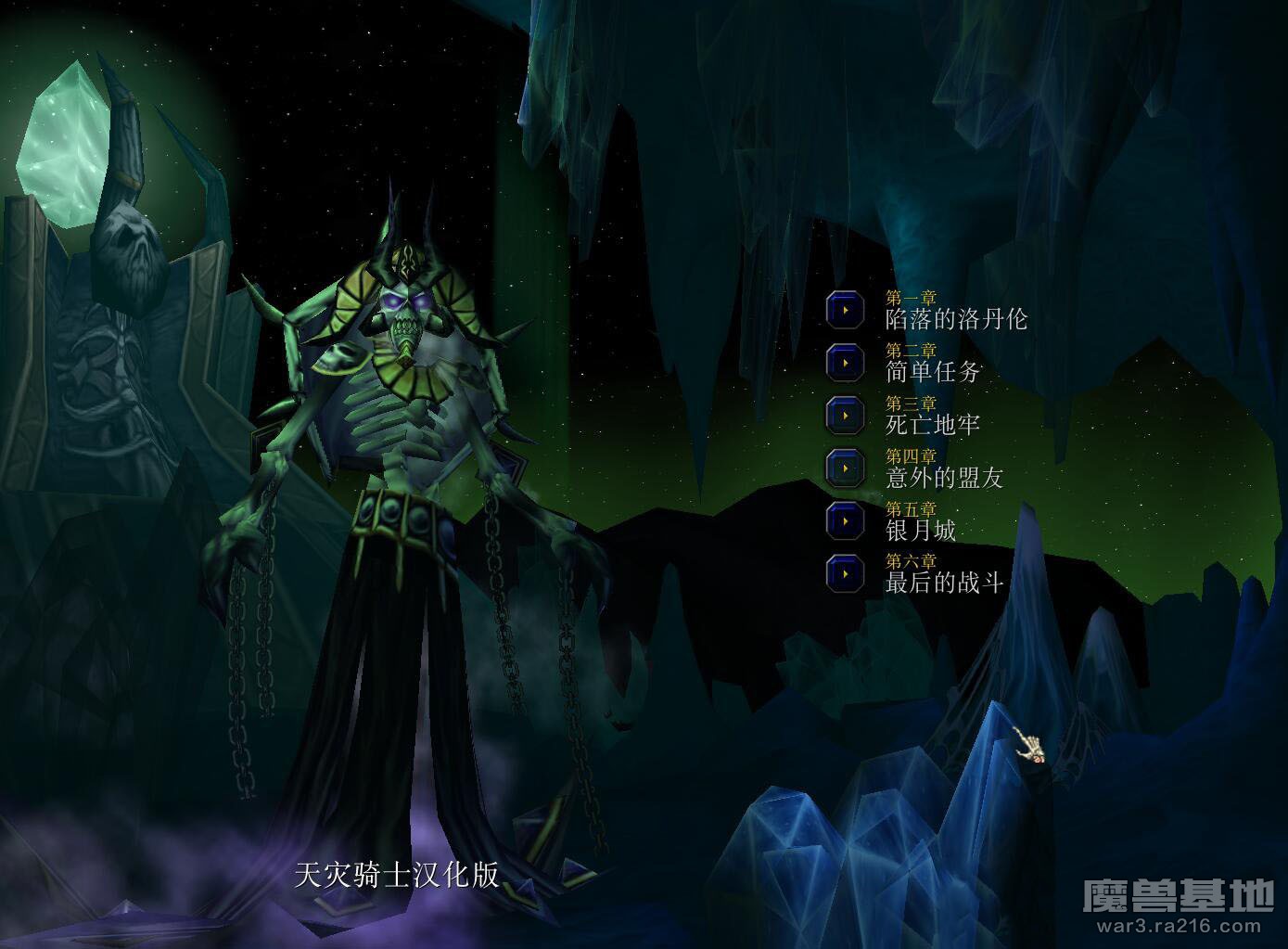Start Chapter 1 陷落的洛丹伦
This screenshot has height=949, width=1288.
pyautogui.click(x=845, y=310)
